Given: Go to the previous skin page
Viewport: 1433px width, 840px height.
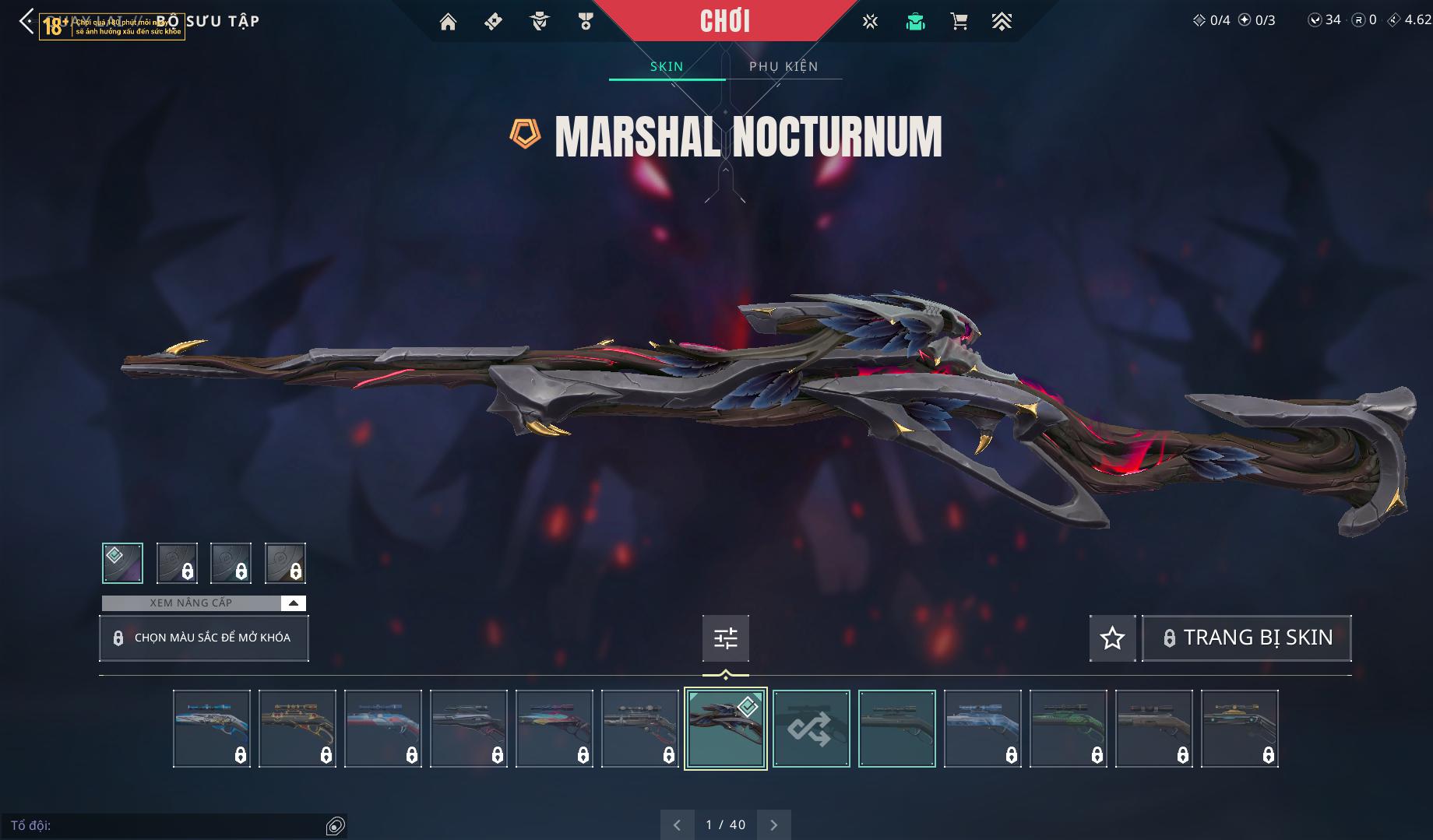Looking at the screenshot, I should point(677,824).
